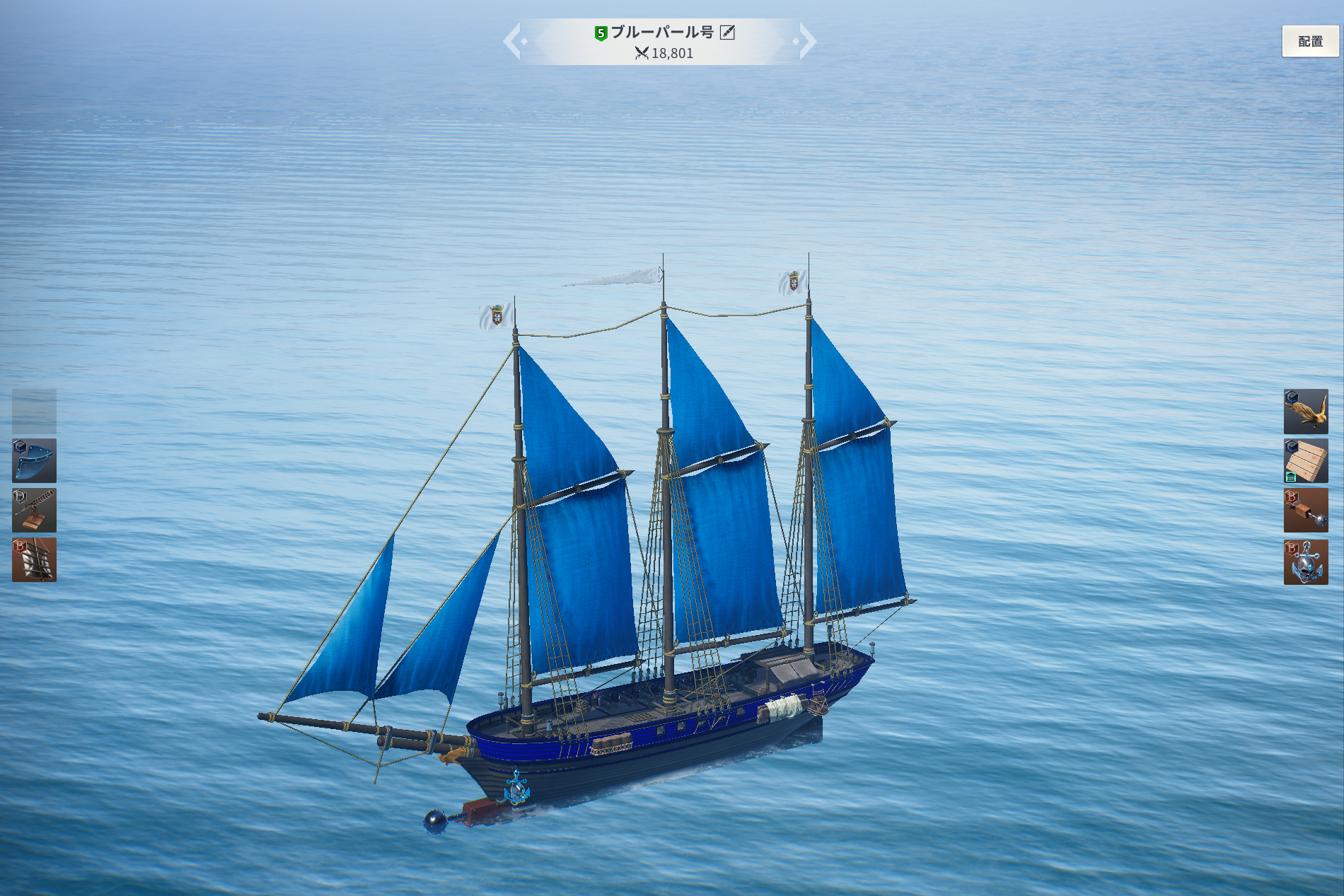Select the mounted gun equipment slot

[34, 510]
